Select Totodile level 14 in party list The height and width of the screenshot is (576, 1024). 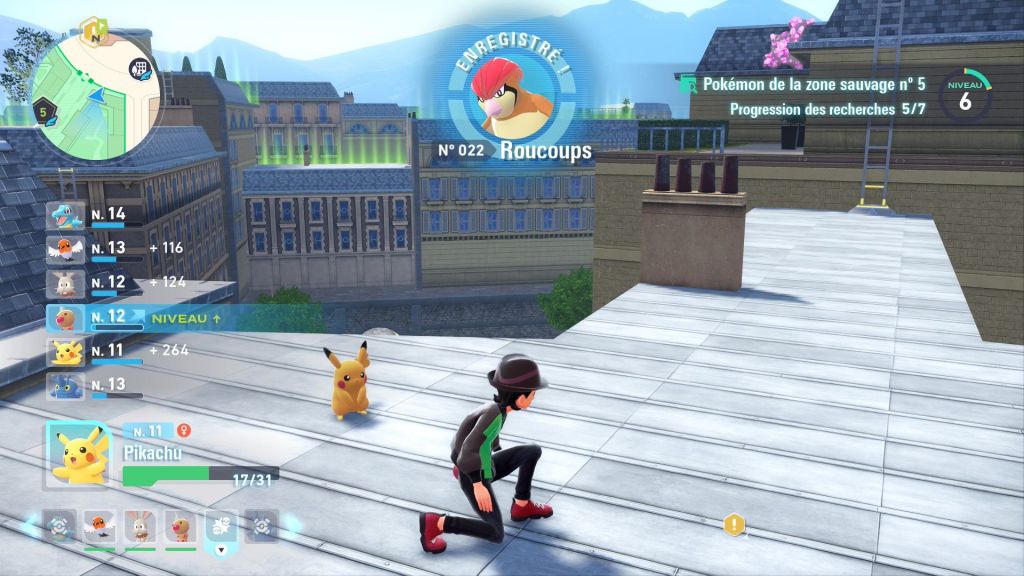tap(66, 215)
